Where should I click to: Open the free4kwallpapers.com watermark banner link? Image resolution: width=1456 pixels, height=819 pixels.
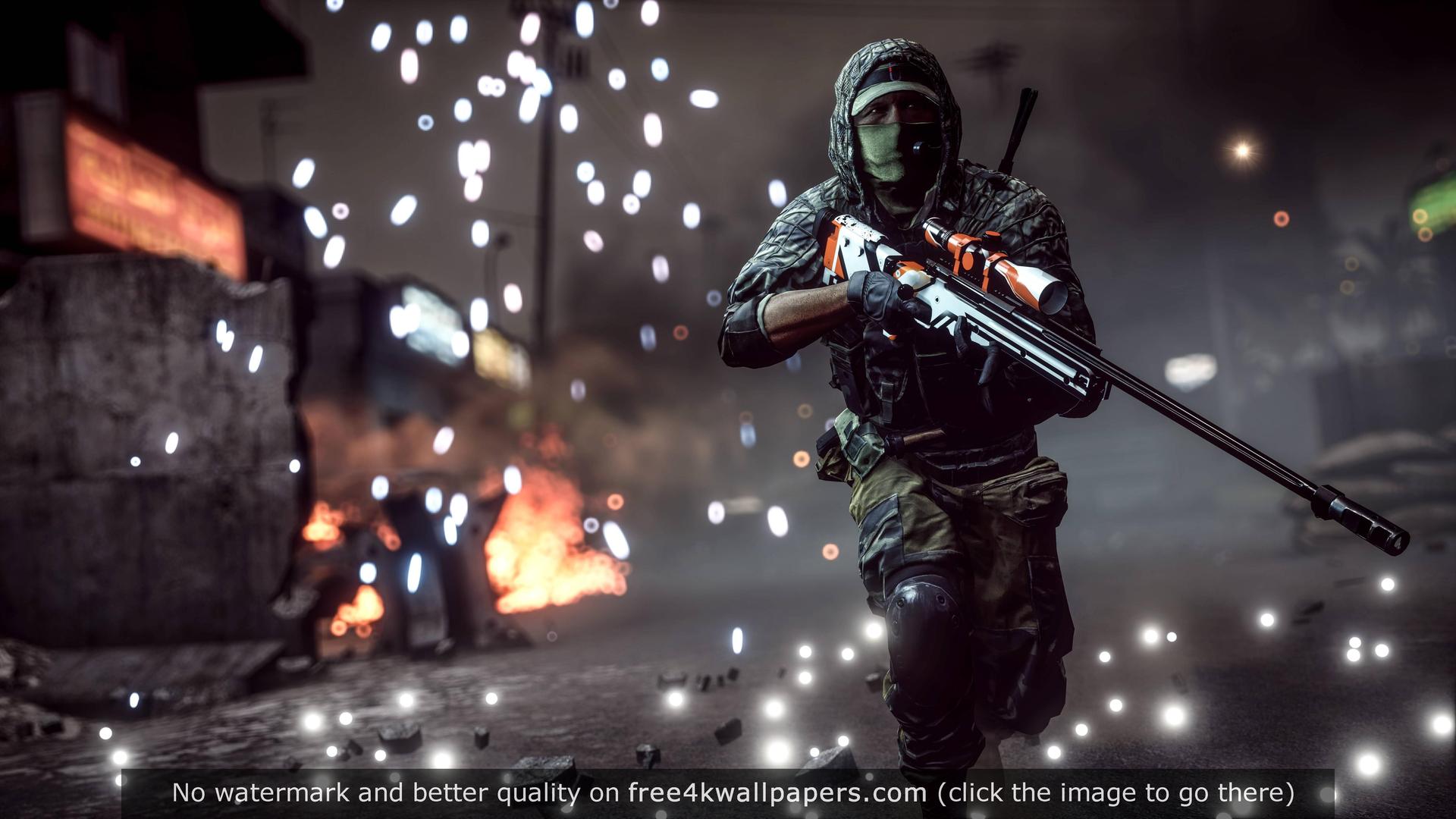coord(777,792)
